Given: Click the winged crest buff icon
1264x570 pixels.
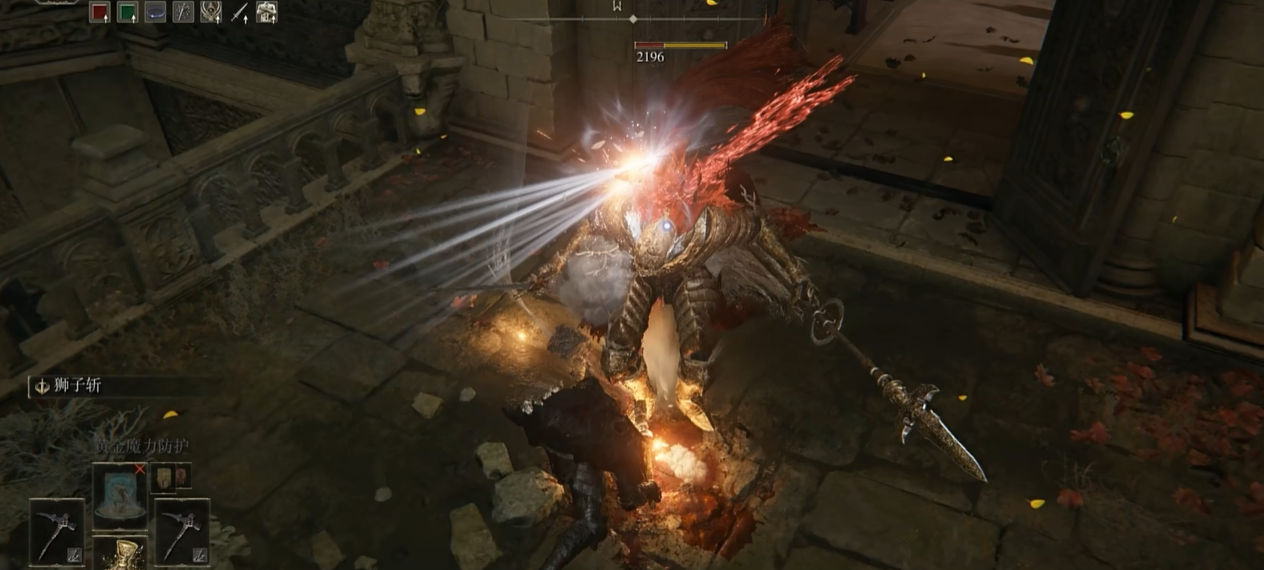Looking at the screenshot, I should (x=211, y=12).
